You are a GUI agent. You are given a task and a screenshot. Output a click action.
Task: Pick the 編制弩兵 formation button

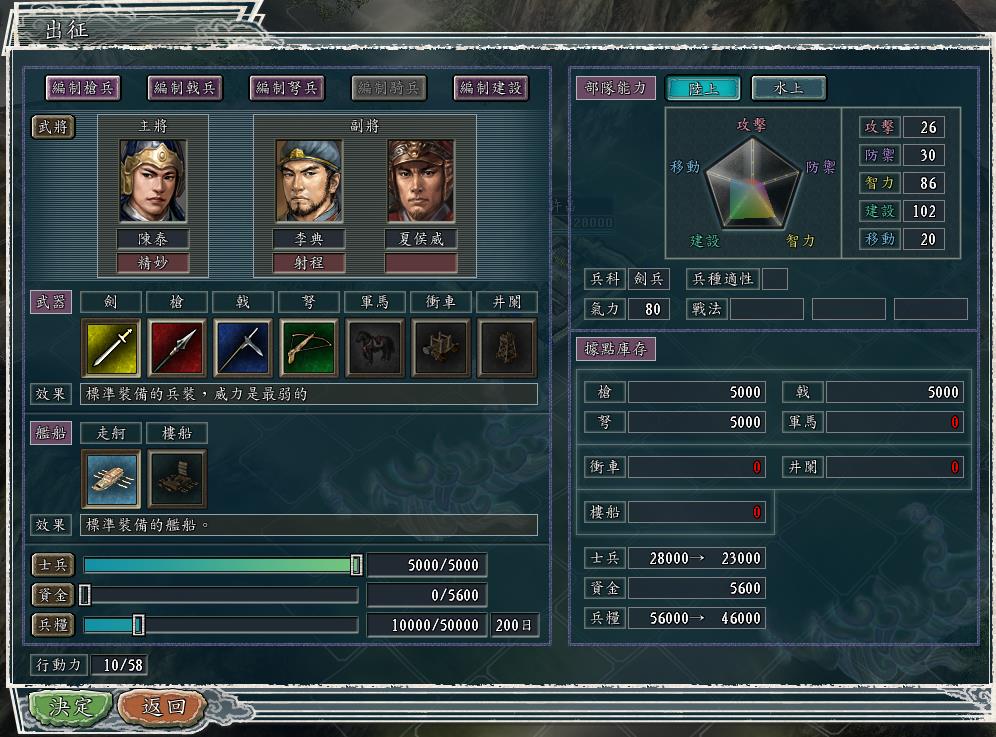(x=287, y=88)
